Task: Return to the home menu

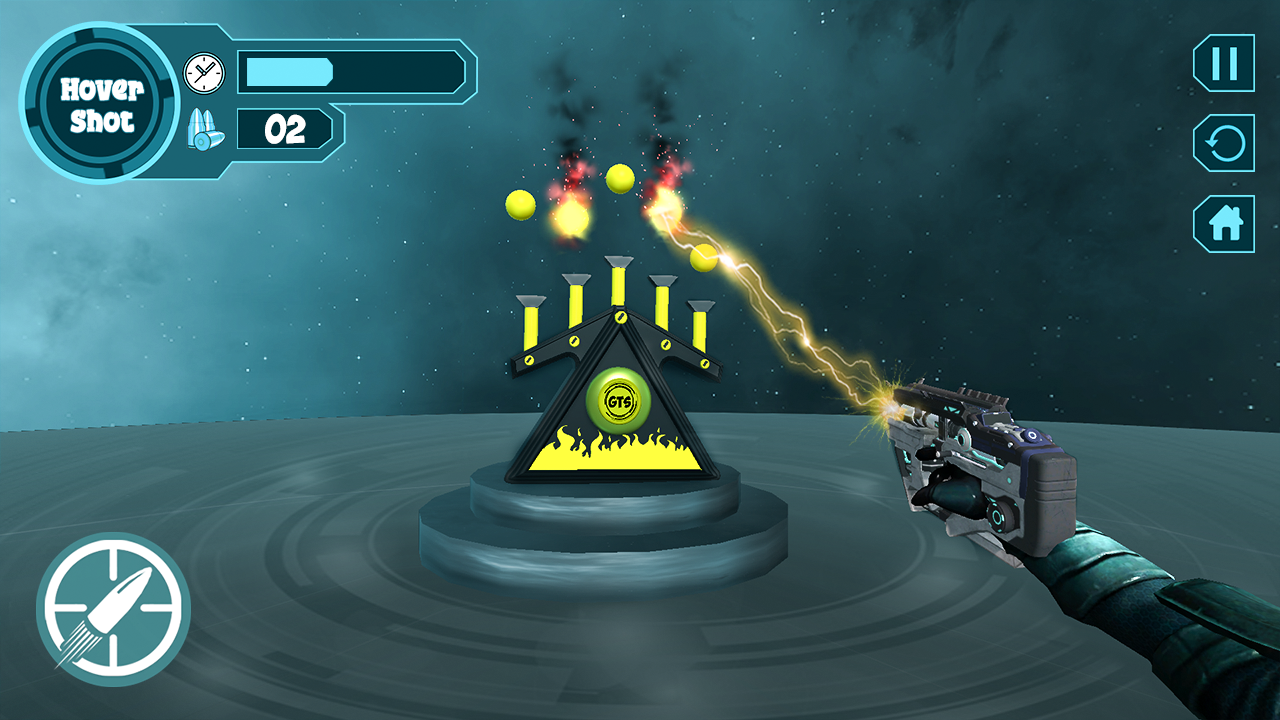Action: tap(1224, 224)
